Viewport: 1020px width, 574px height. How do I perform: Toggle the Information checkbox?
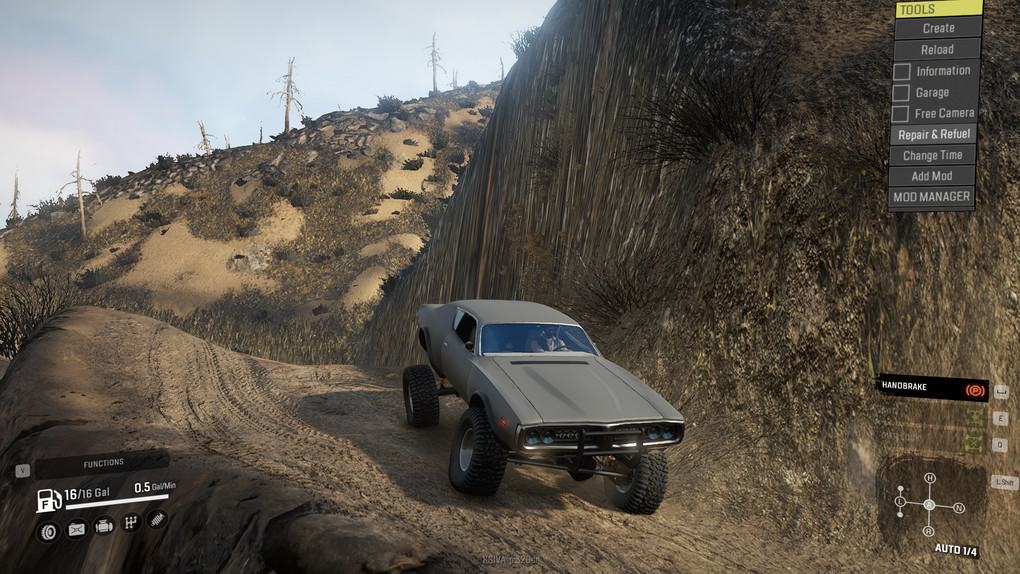pos(902,71)
